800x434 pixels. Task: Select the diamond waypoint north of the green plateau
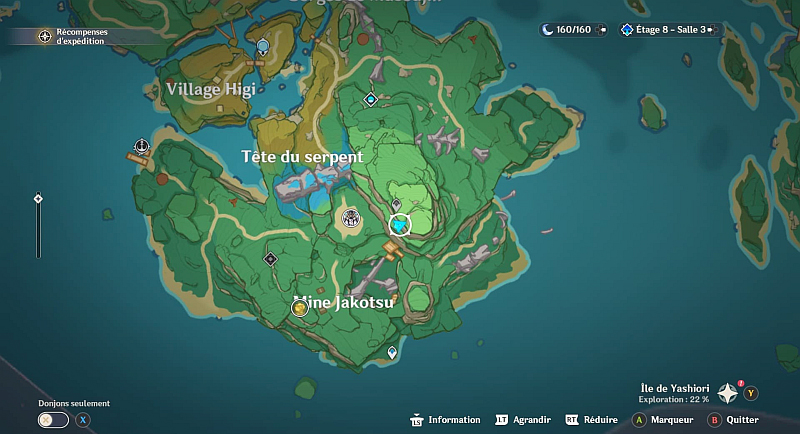point(371,99)
